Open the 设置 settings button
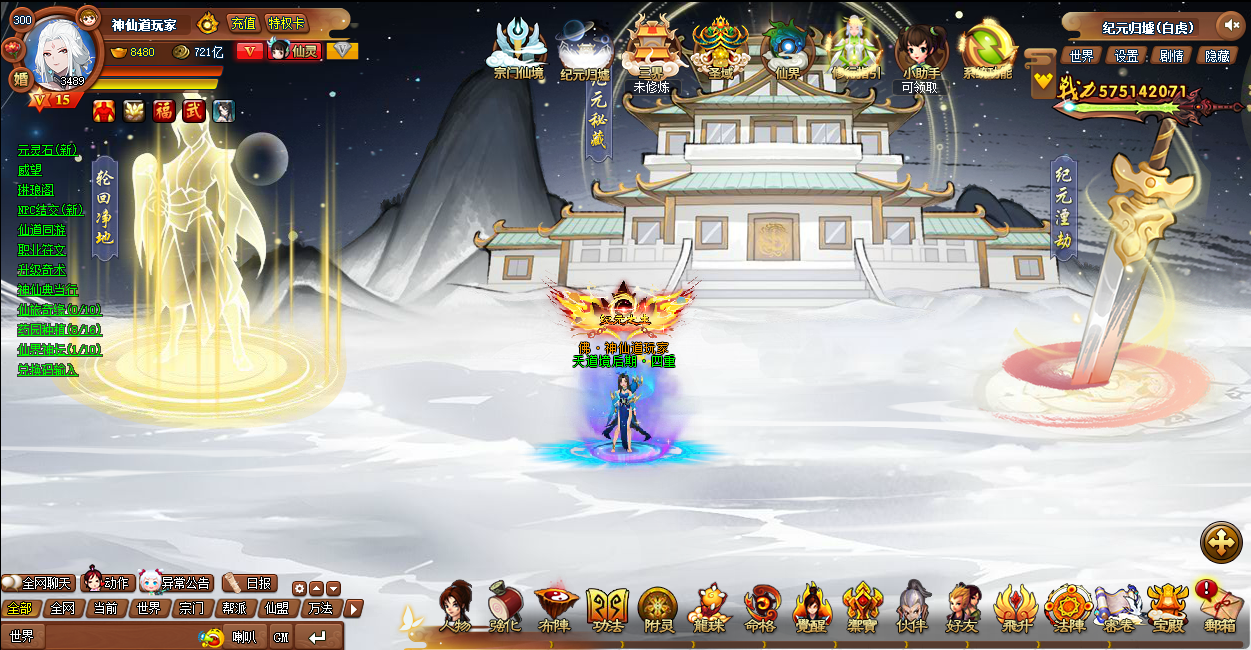 tap(1127, 56)
